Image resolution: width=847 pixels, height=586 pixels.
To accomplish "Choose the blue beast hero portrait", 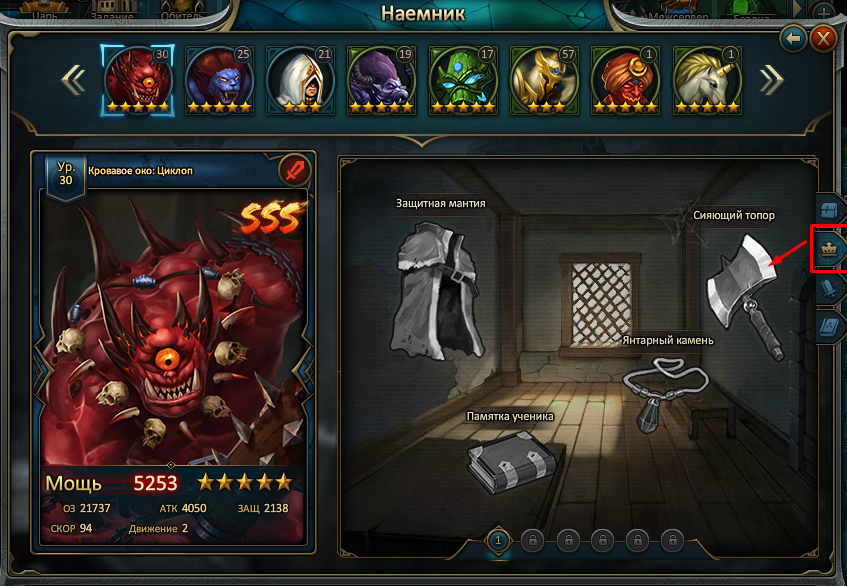I will pyautogui.click(x=219, y=78).
